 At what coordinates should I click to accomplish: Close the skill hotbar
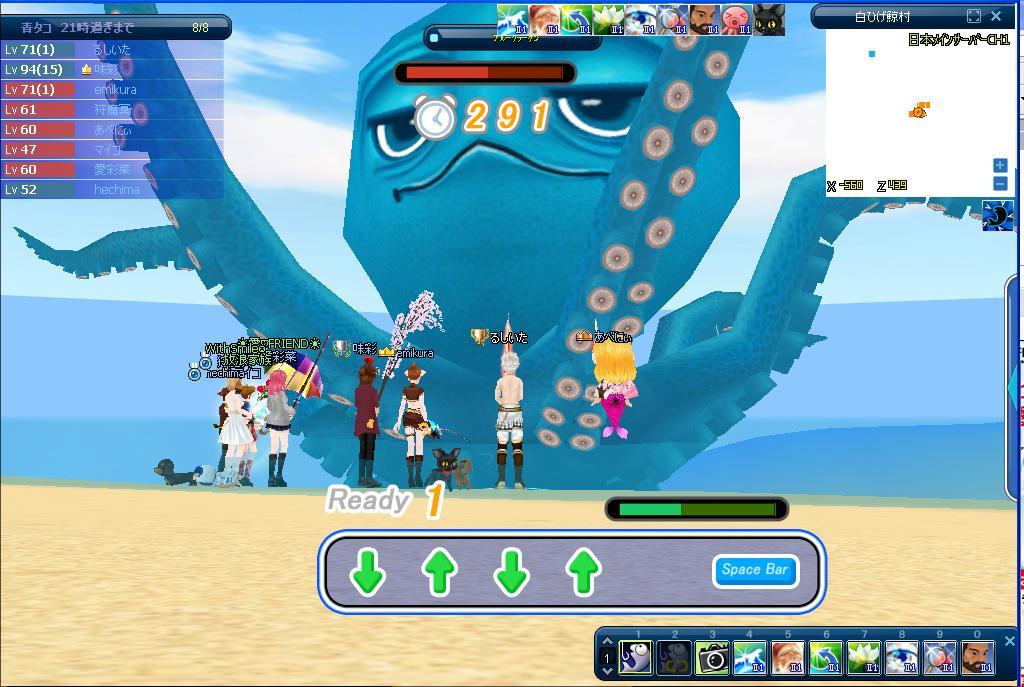click(1009, 642)
